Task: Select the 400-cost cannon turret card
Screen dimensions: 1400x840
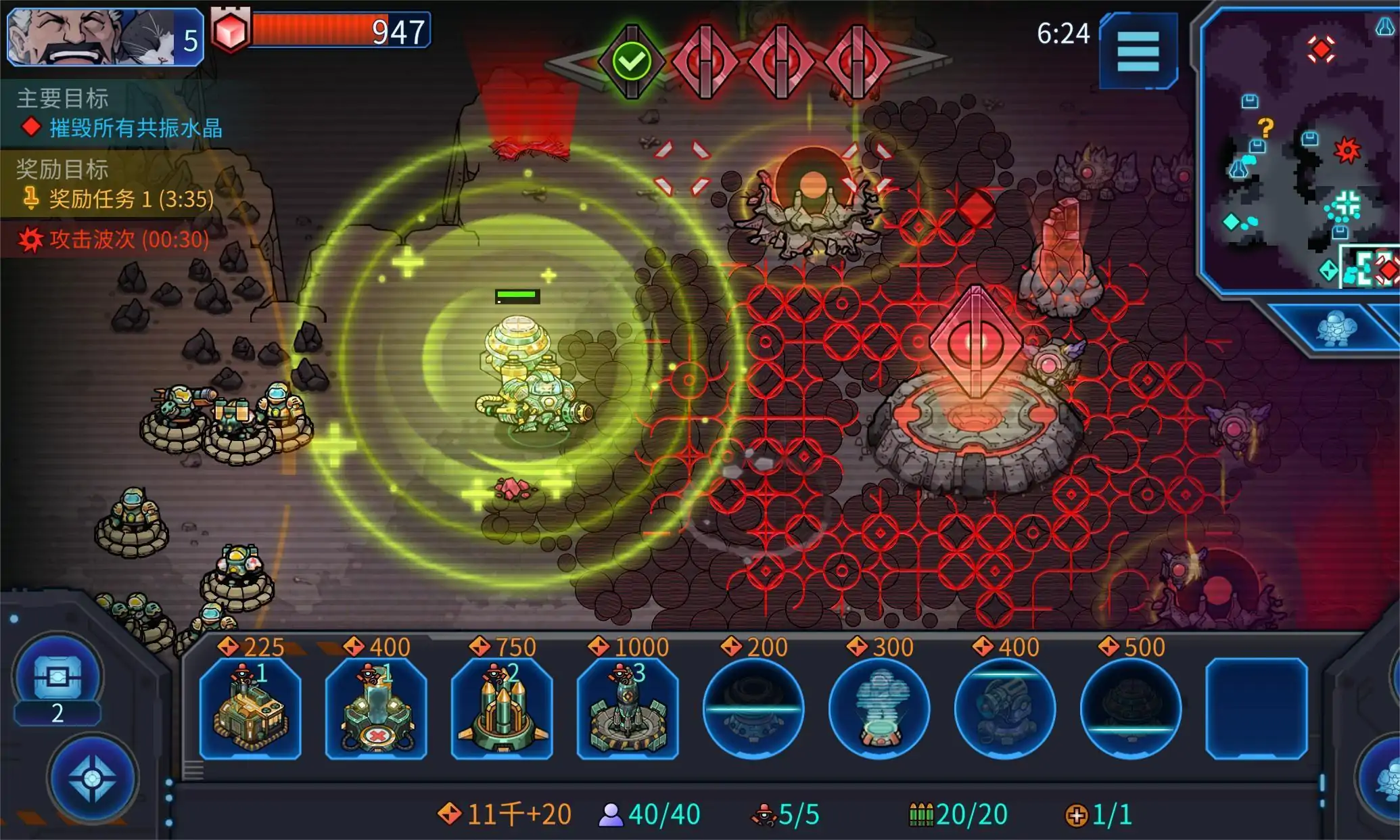Action: [x=1005, y=708]
